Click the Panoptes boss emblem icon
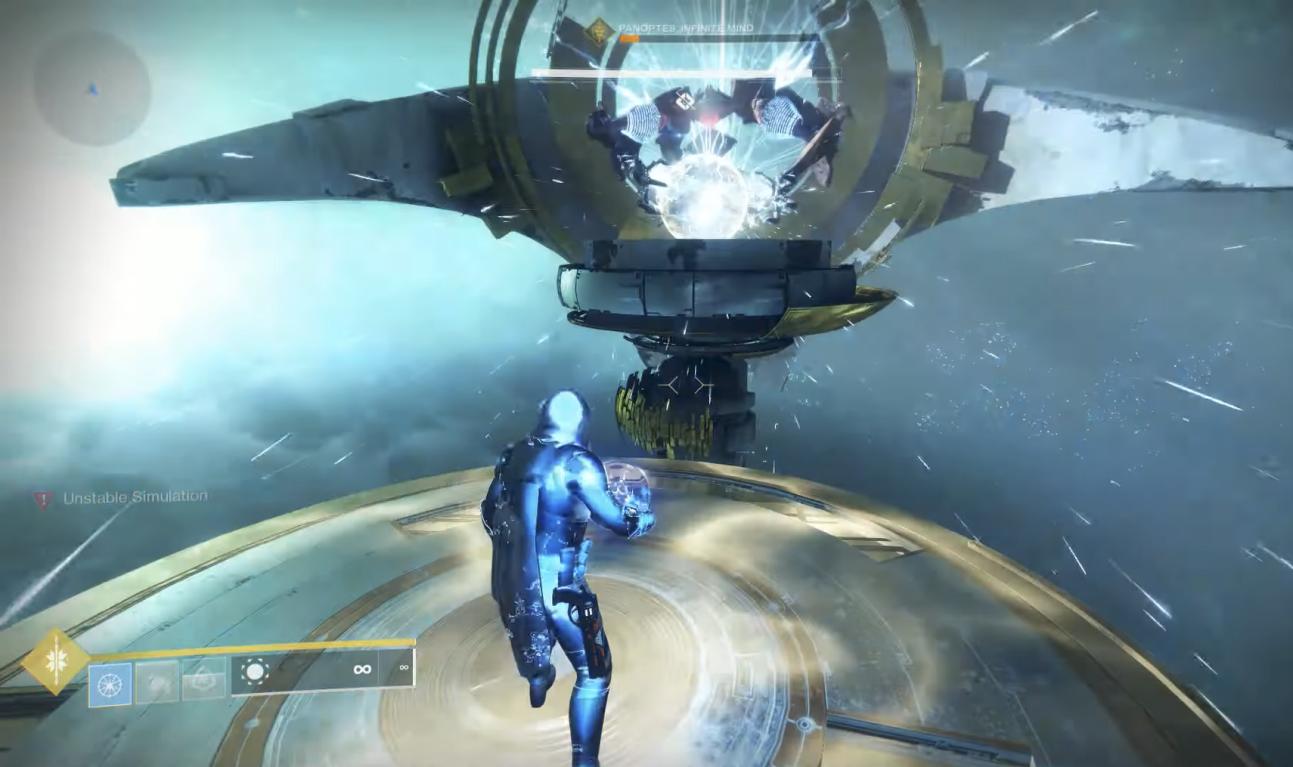This screenshot has width=1293, height=767. [x=598, y=32]
